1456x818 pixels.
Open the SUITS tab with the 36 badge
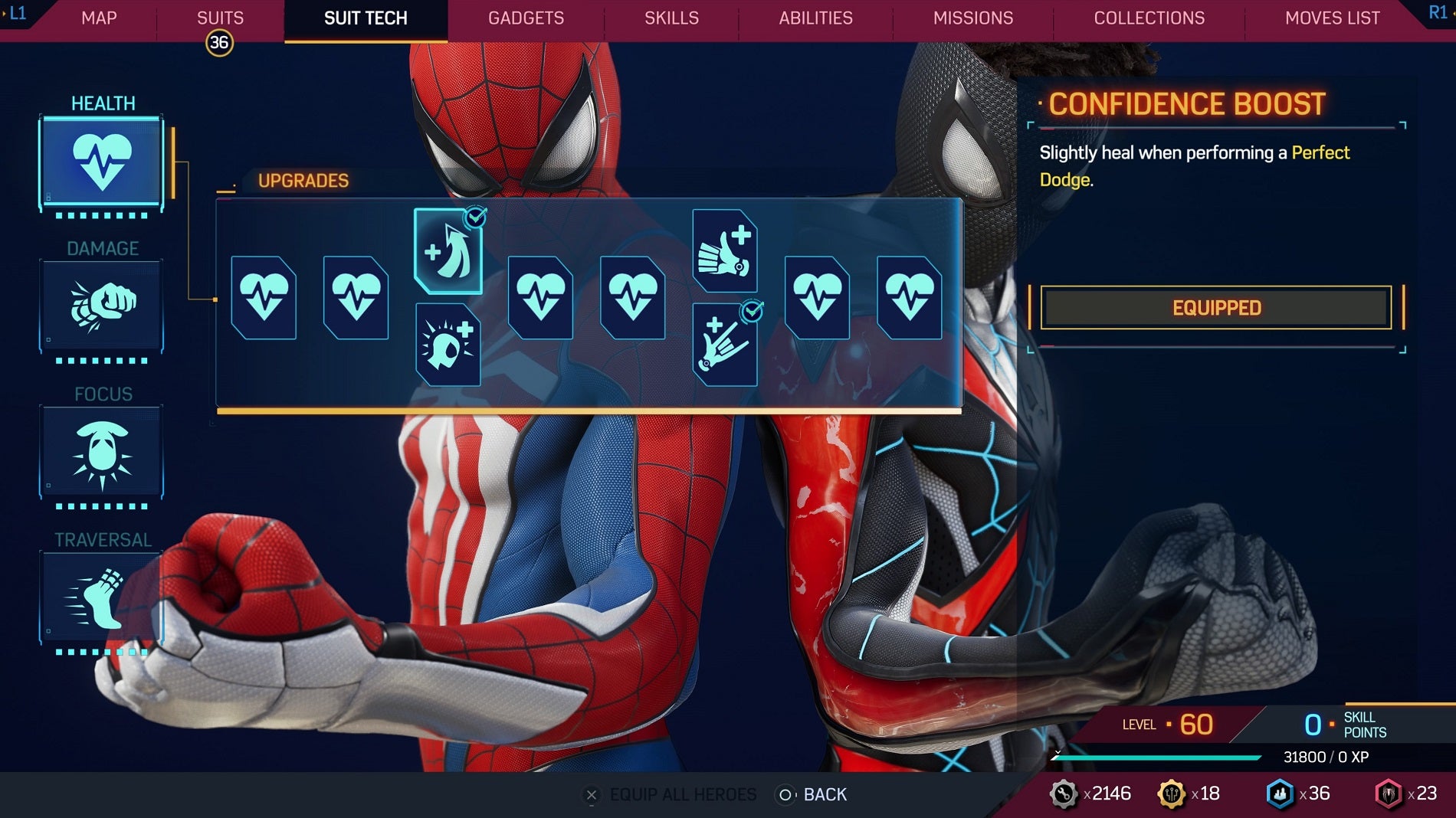pos(221,18)
